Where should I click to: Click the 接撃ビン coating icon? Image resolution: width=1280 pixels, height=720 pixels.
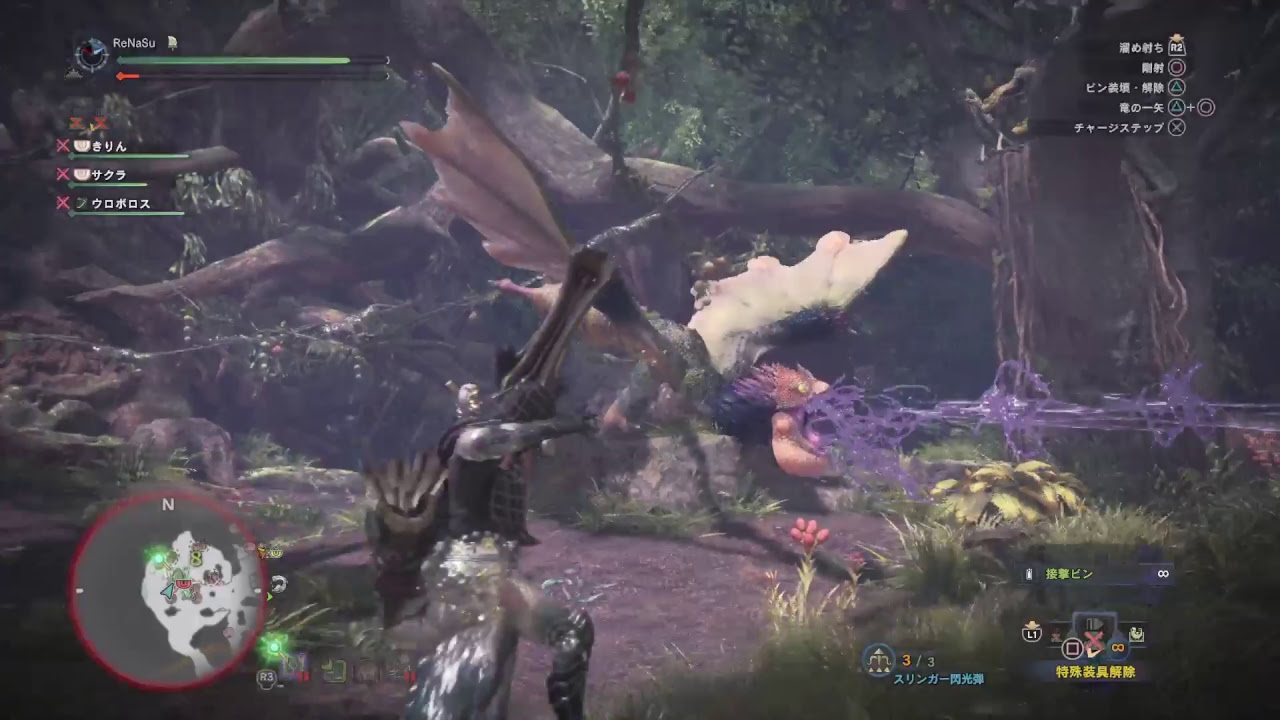click(x=1030, y=573)
